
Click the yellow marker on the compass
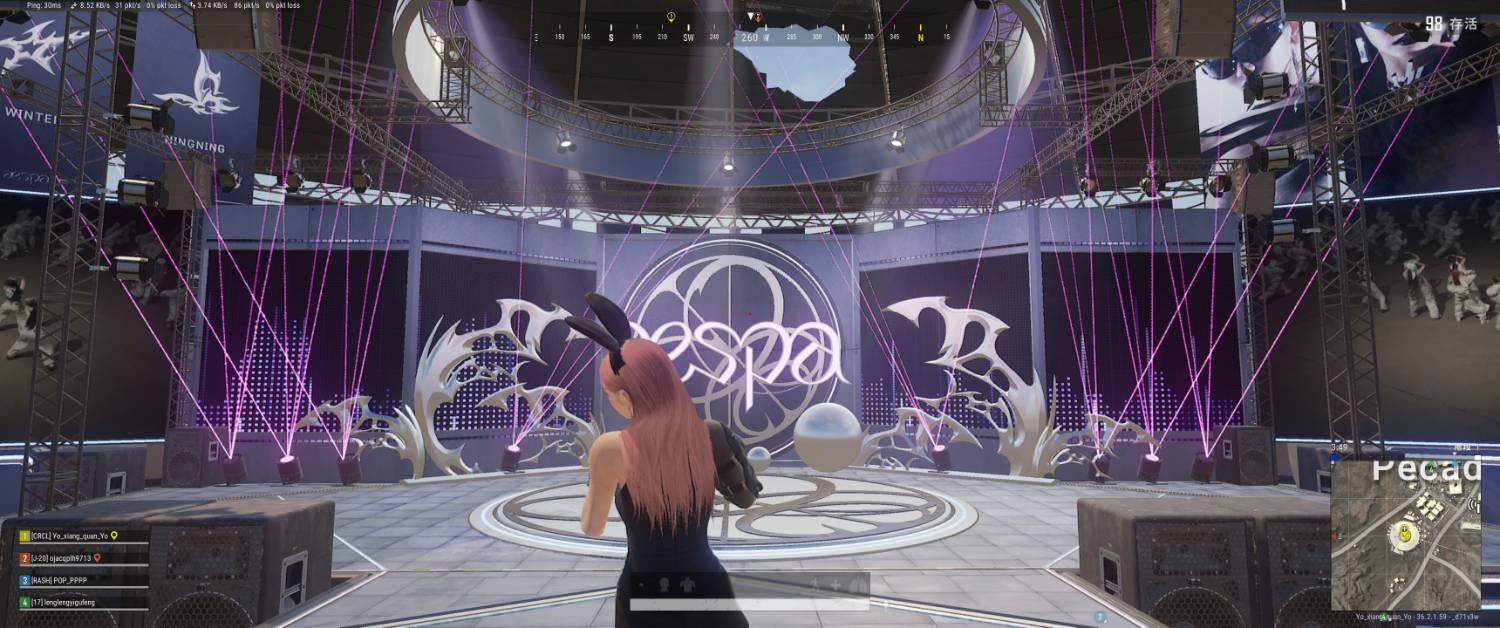(670, 17)
